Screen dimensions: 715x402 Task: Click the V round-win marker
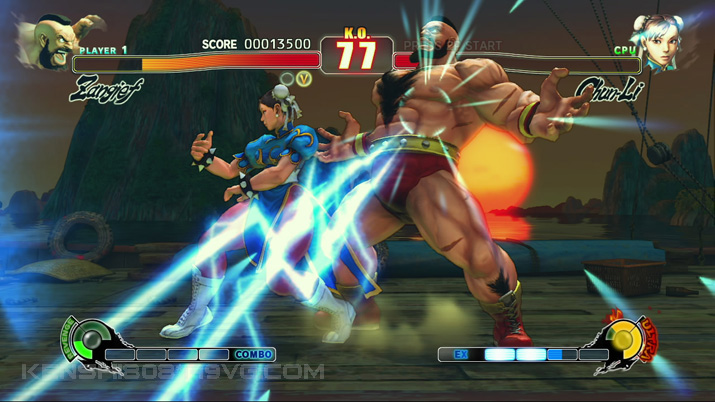(305, 78)
